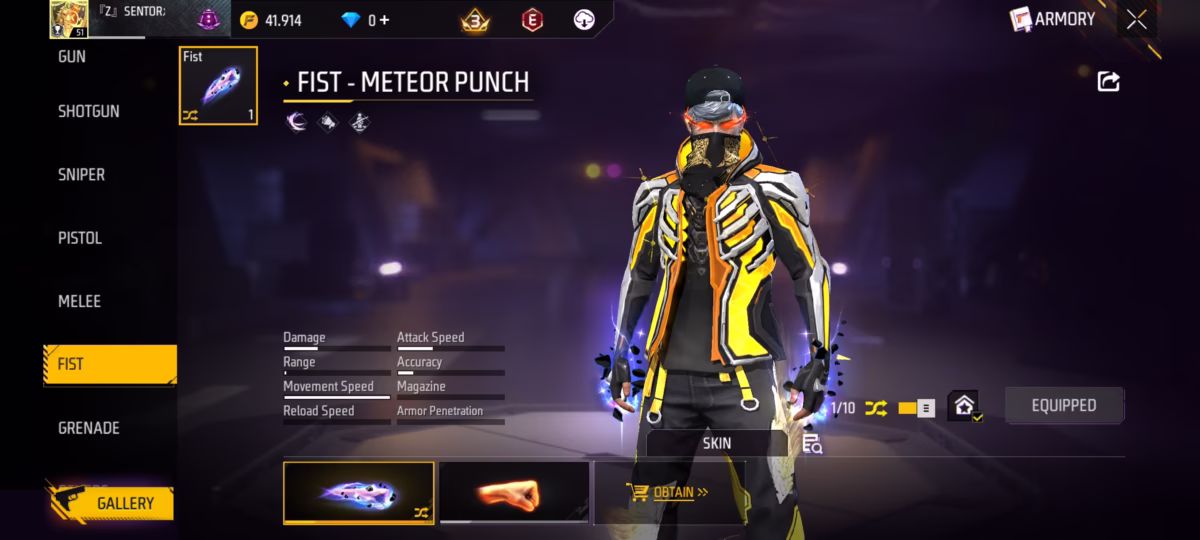Image resolution: width=1200 pixels, height=540 pixels.
Task: Choose the PISTOL category
Action: click(x=80, y=238)
